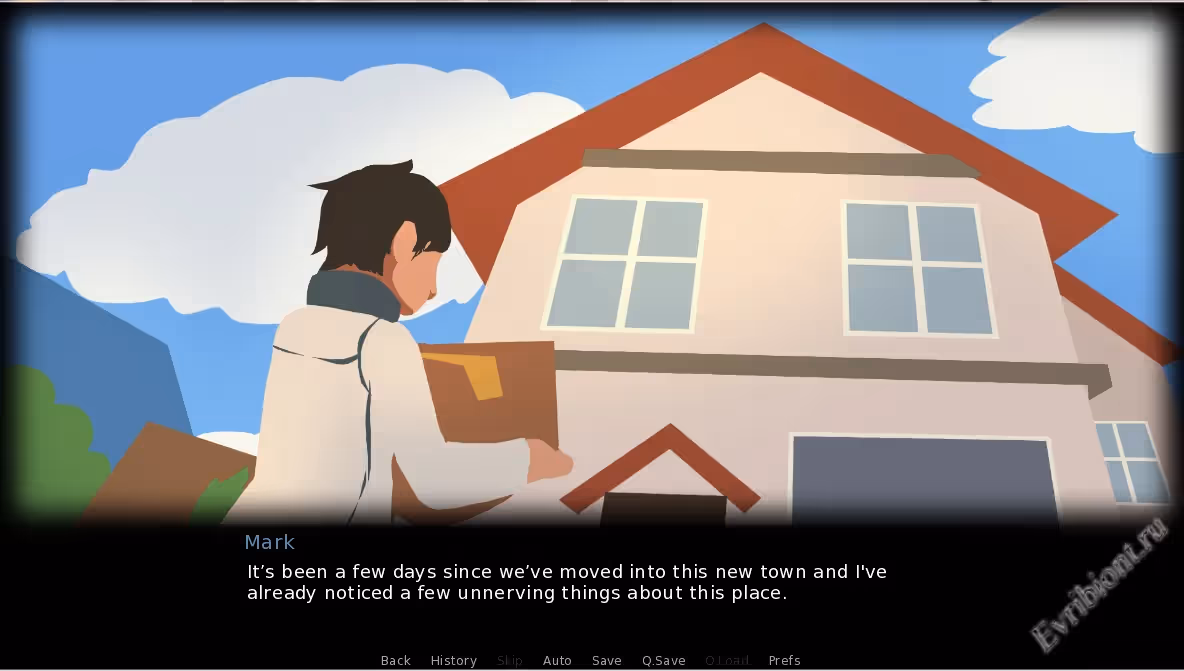Open the Prefs settings screen
This screenshot has height=671, width=1184.
pos(784,660)
